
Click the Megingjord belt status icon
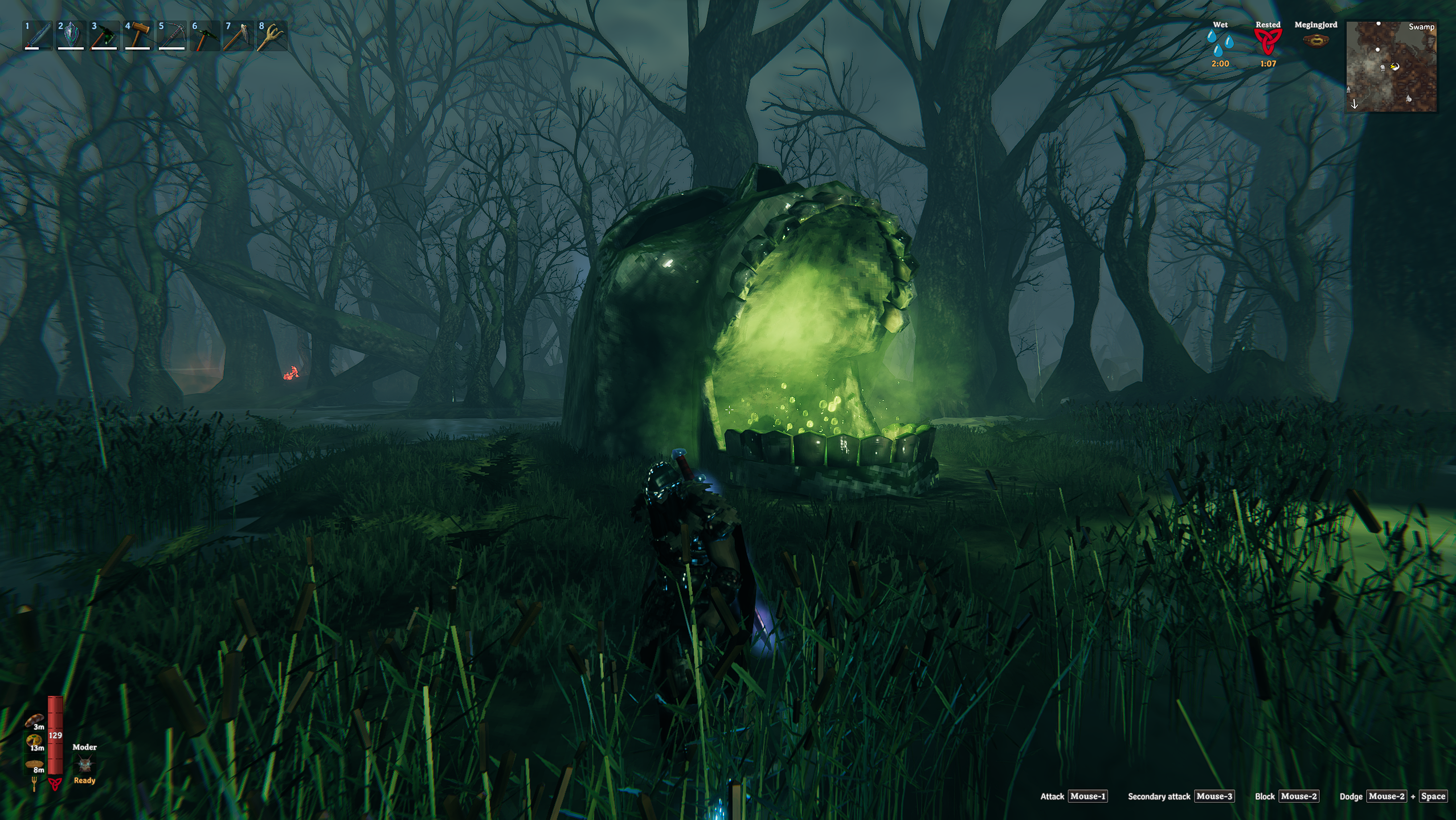pyautogui.click(x=1315, y=40)
